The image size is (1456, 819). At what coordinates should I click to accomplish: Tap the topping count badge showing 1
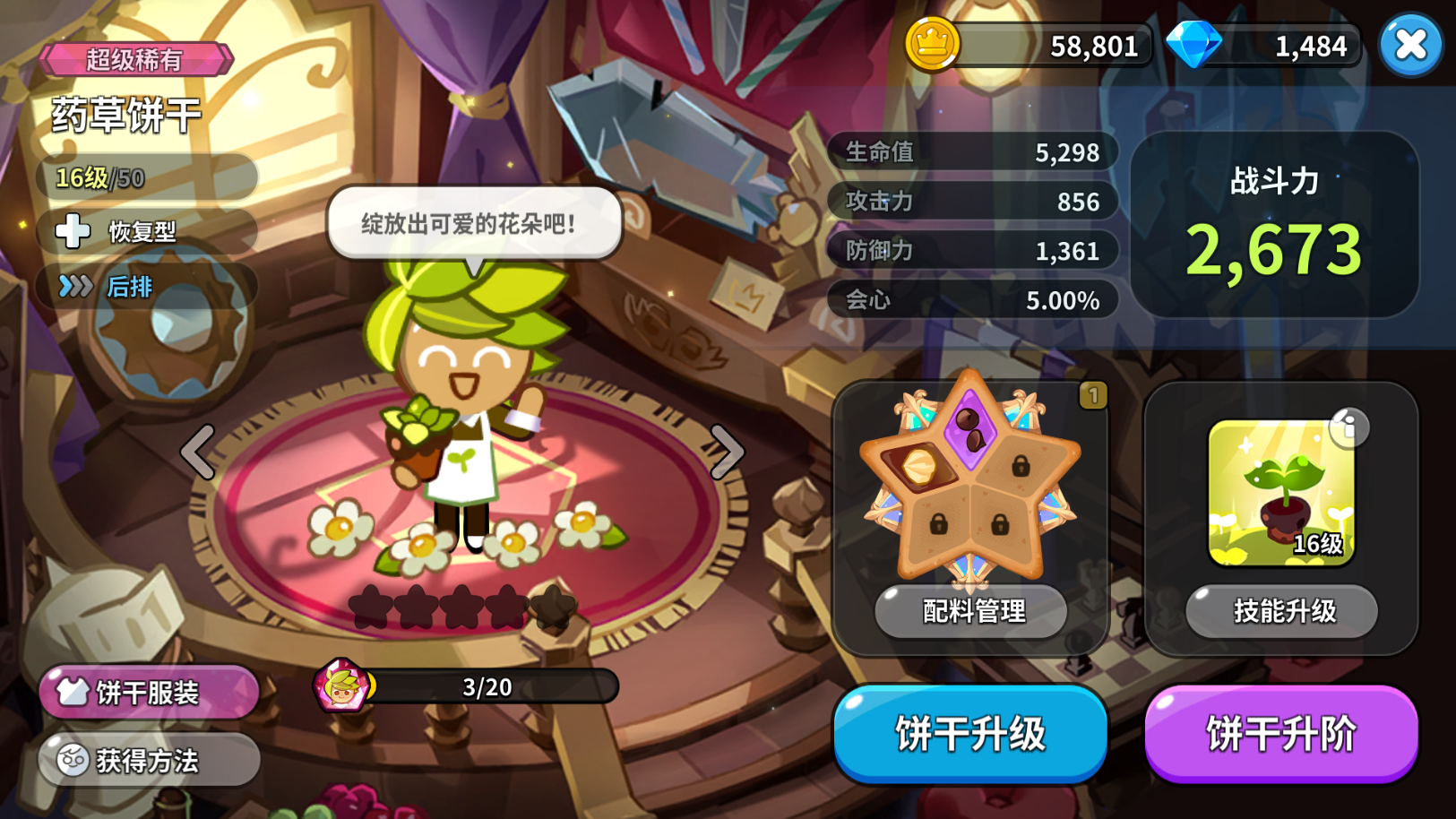[x=1093, y=397]
